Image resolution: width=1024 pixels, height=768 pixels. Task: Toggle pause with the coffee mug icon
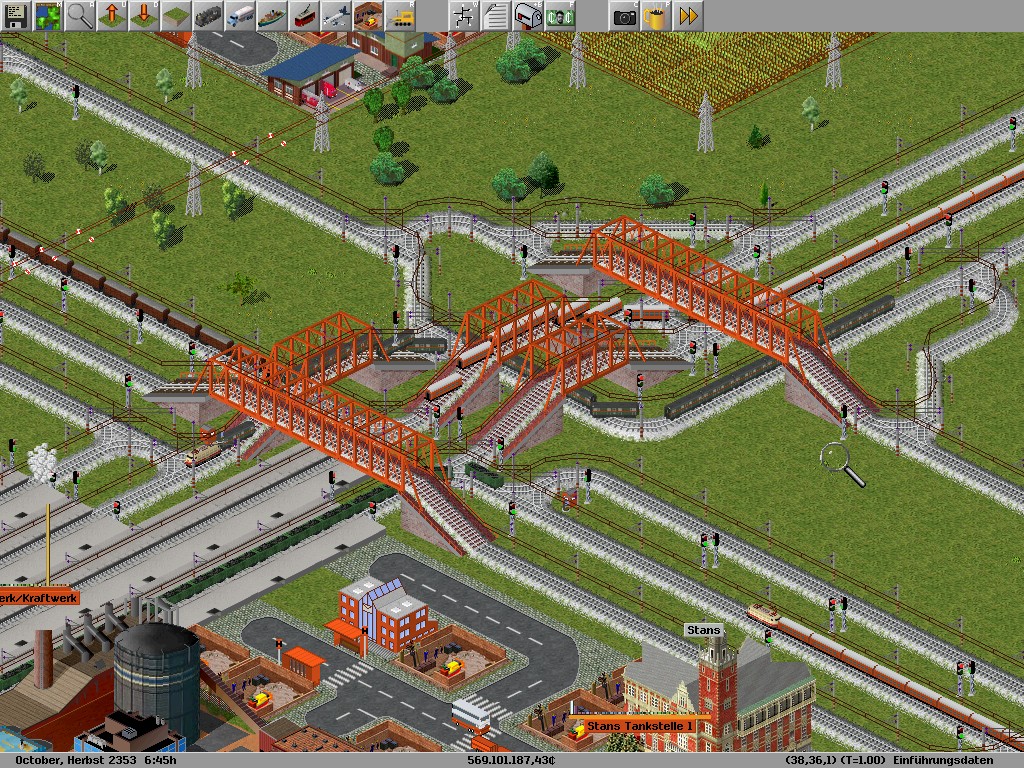(656, 15)
